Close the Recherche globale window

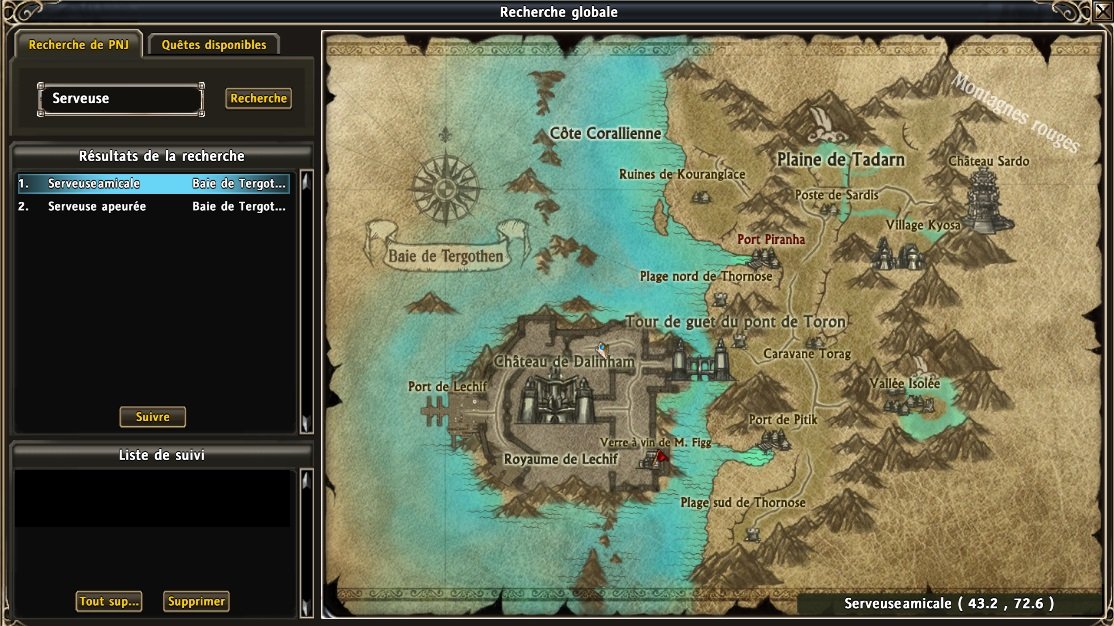coord(1103,10)
